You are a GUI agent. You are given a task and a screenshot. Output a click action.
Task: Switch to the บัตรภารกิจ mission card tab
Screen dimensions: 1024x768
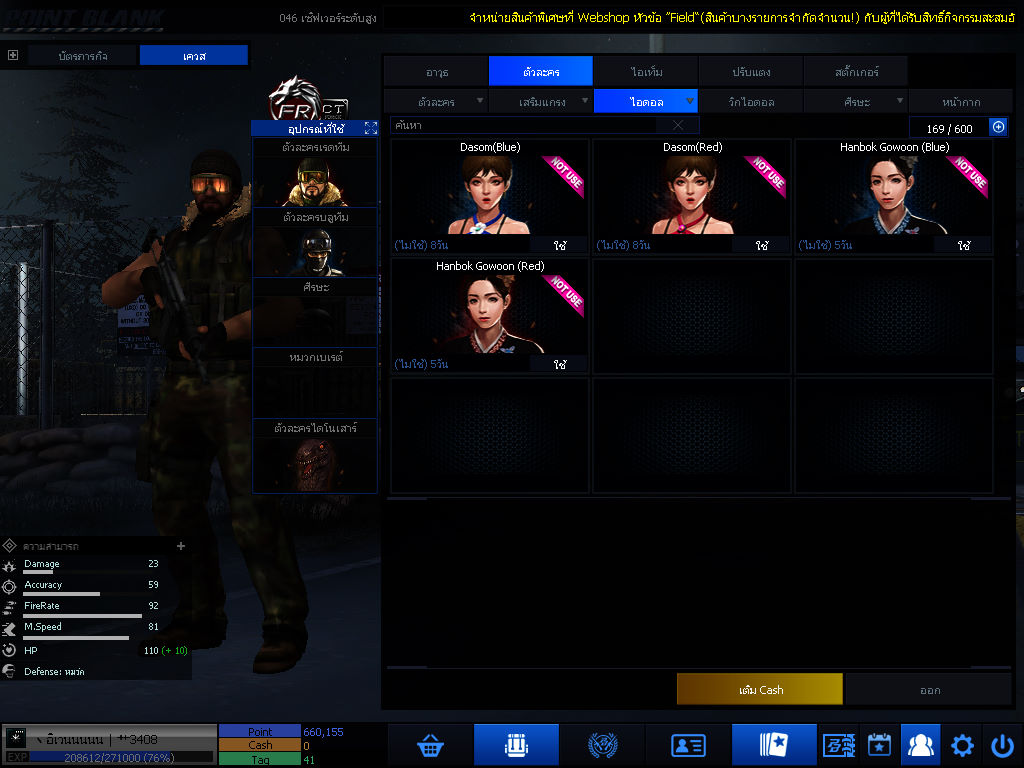point(83,56)
